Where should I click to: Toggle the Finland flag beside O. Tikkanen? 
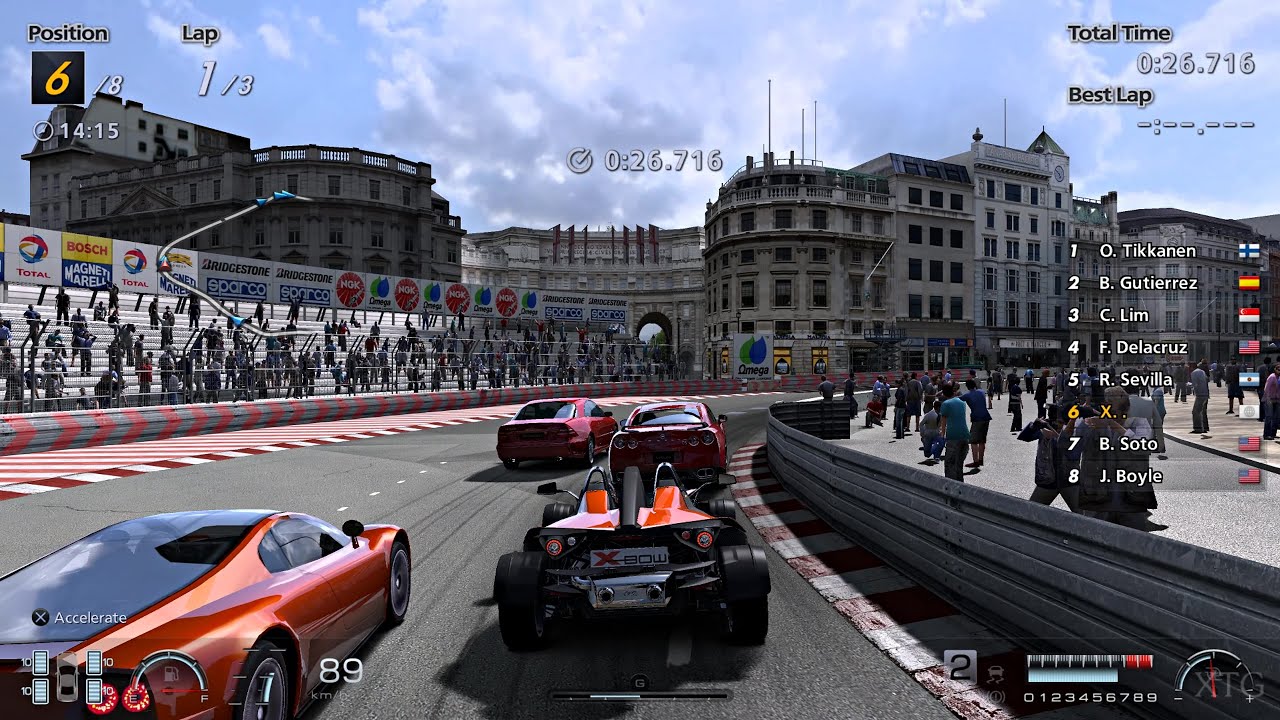tap(1249, 250)
